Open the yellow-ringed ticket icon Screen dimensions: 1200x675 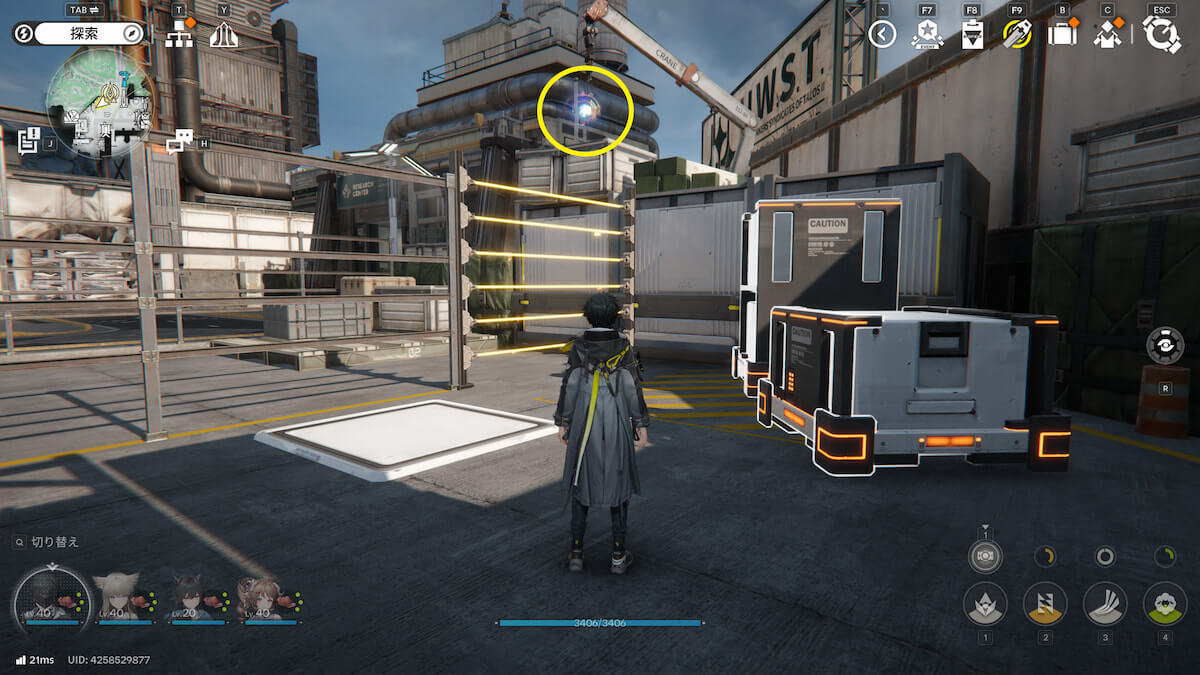pos(1016,35)
